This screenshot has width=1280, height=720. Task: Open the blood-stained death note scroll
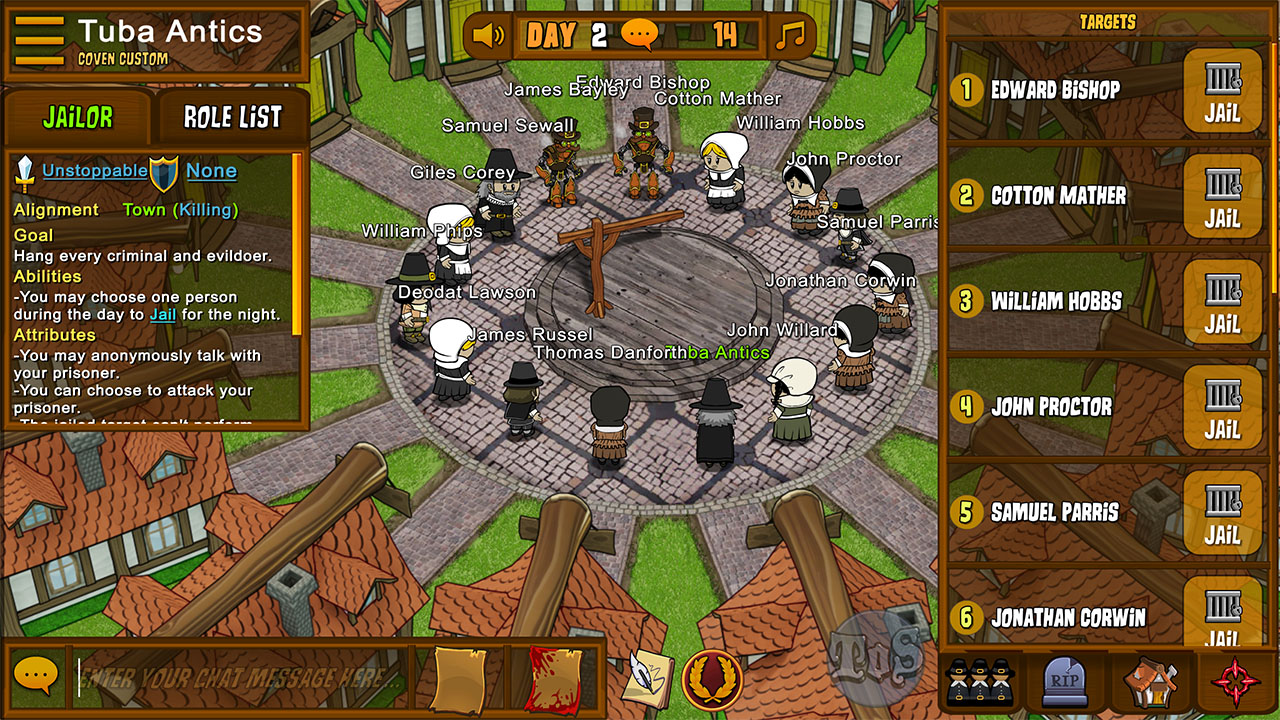coord(554,679)
